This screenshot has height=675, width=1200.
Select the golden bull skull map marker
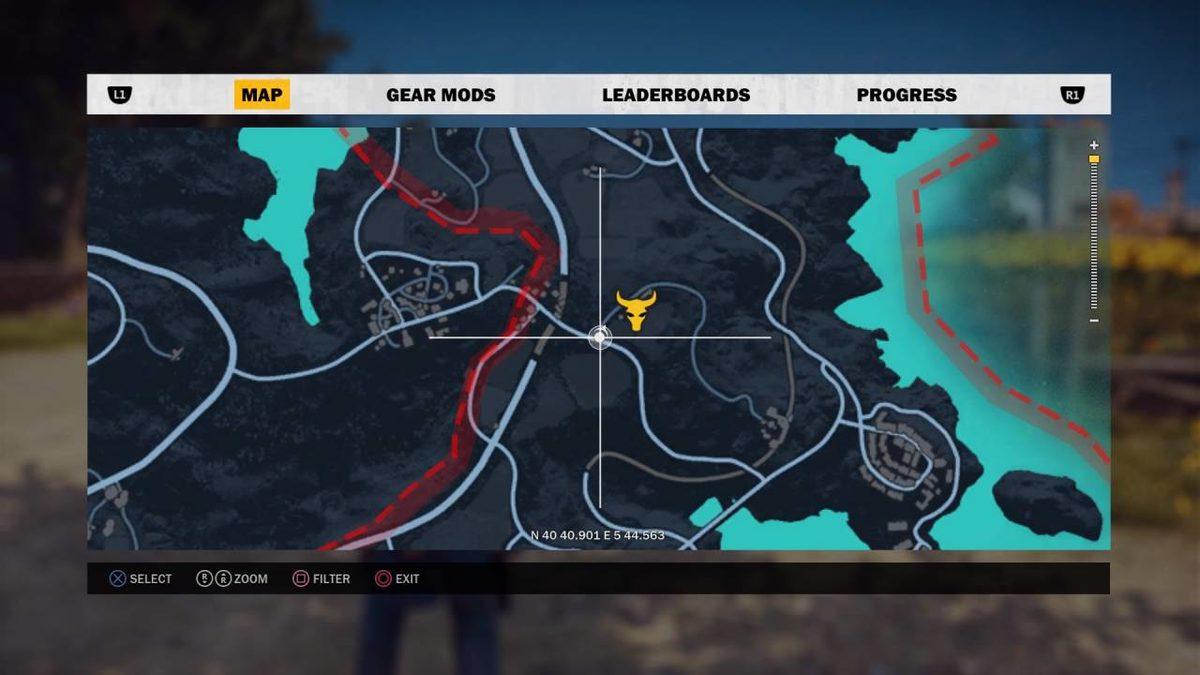click(x=635, y=310)
